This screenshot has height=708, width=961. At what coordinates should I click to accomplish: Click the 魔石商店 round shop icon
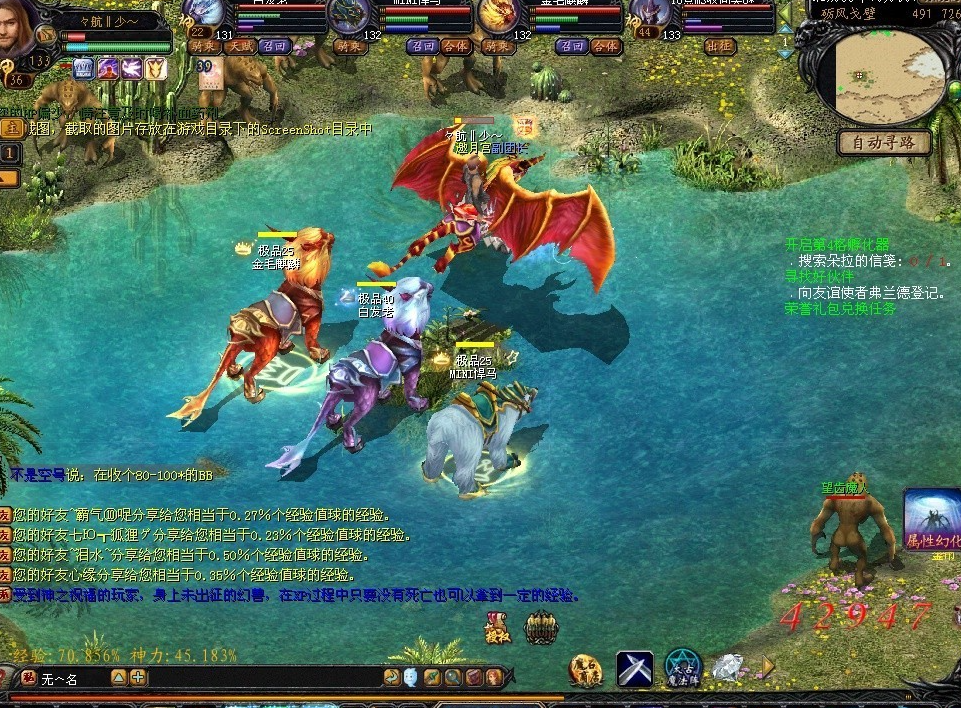click(586, 669)
